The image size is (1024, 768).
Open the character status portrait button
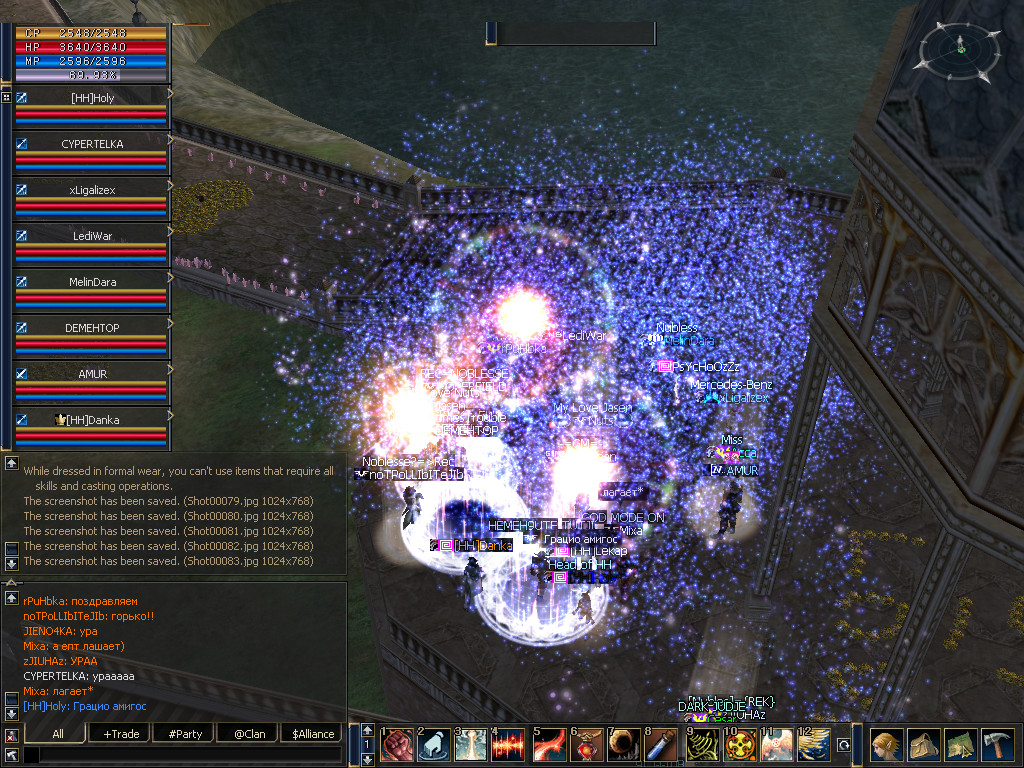[886, 745]
